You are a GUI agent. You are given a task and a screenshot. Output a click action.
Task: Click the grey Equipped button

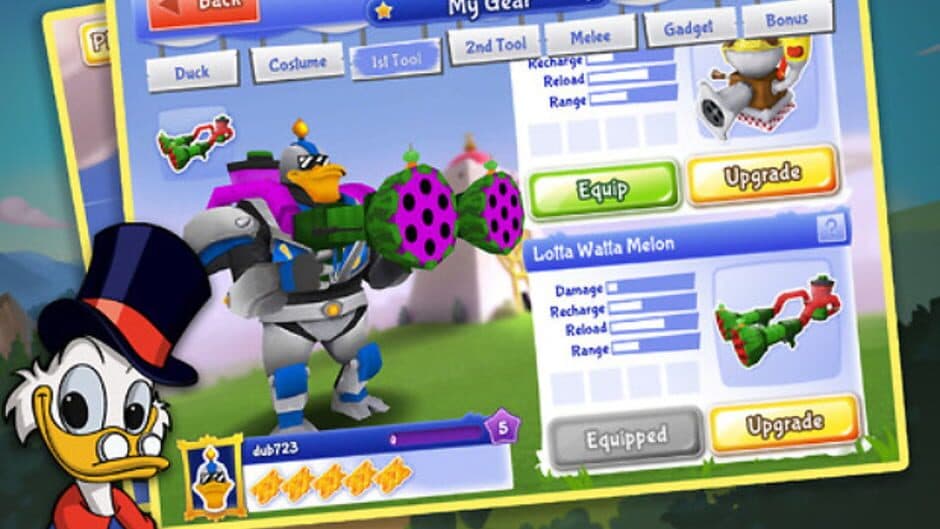pos(626,435)
